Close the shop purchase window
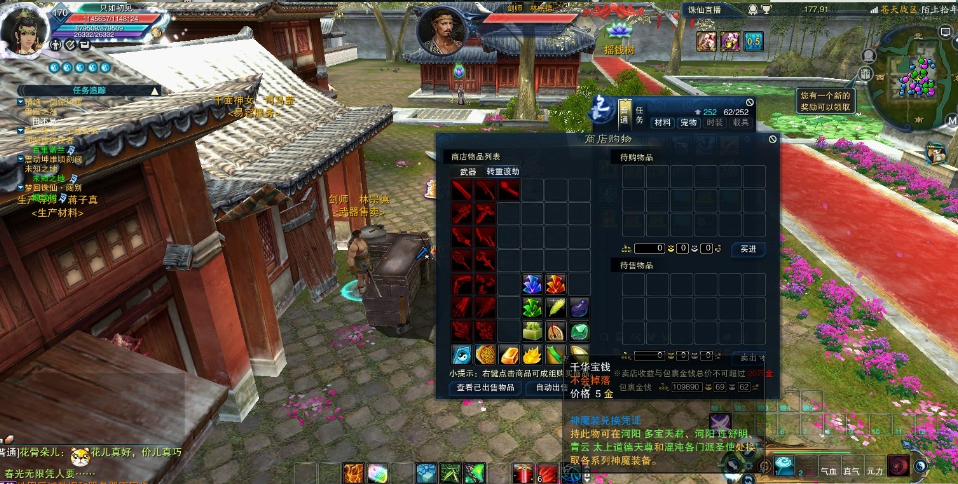 click(x=772, y=140)
